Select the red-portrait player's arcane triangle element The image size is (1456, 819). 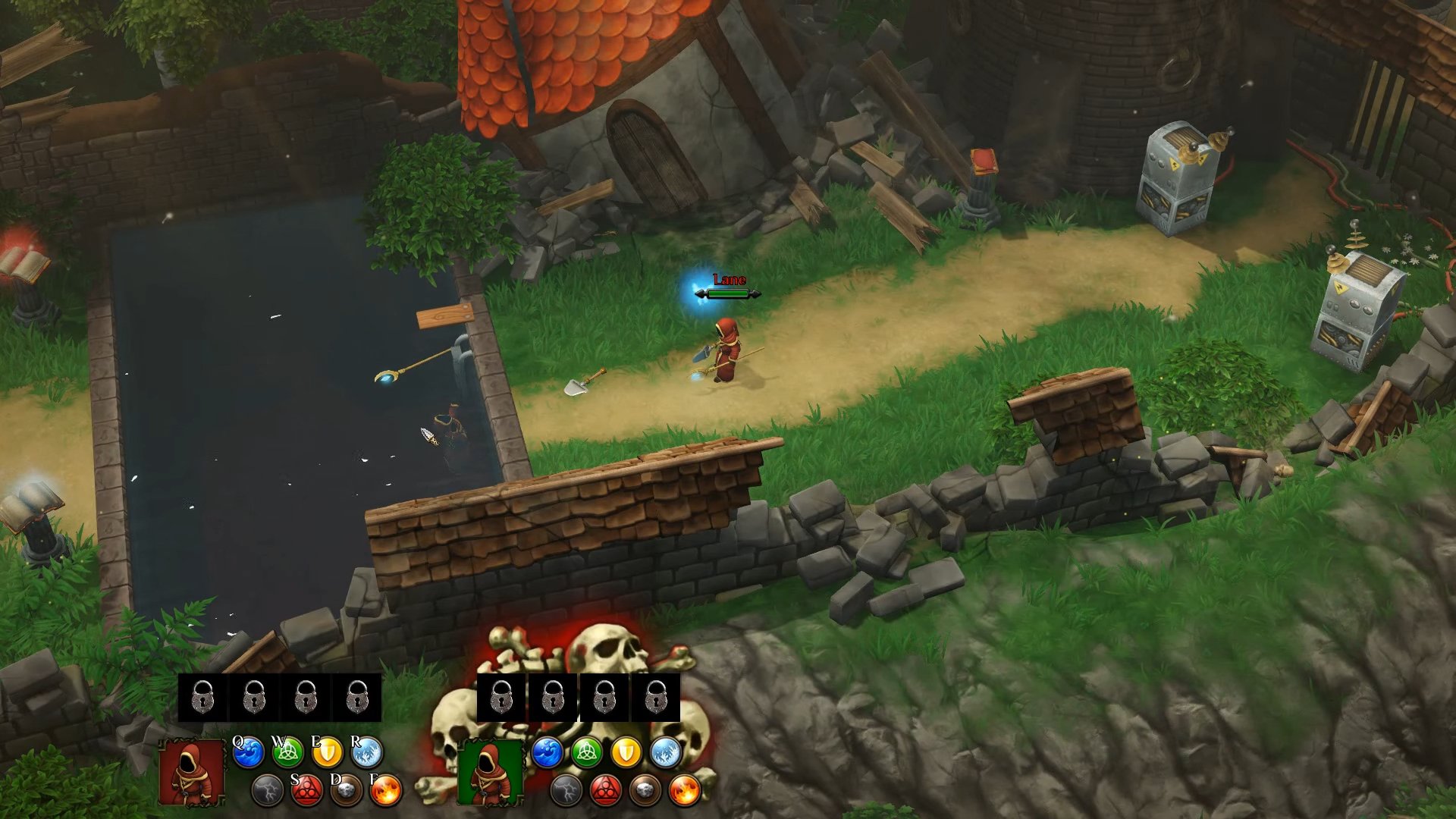[x=307, y=791]
